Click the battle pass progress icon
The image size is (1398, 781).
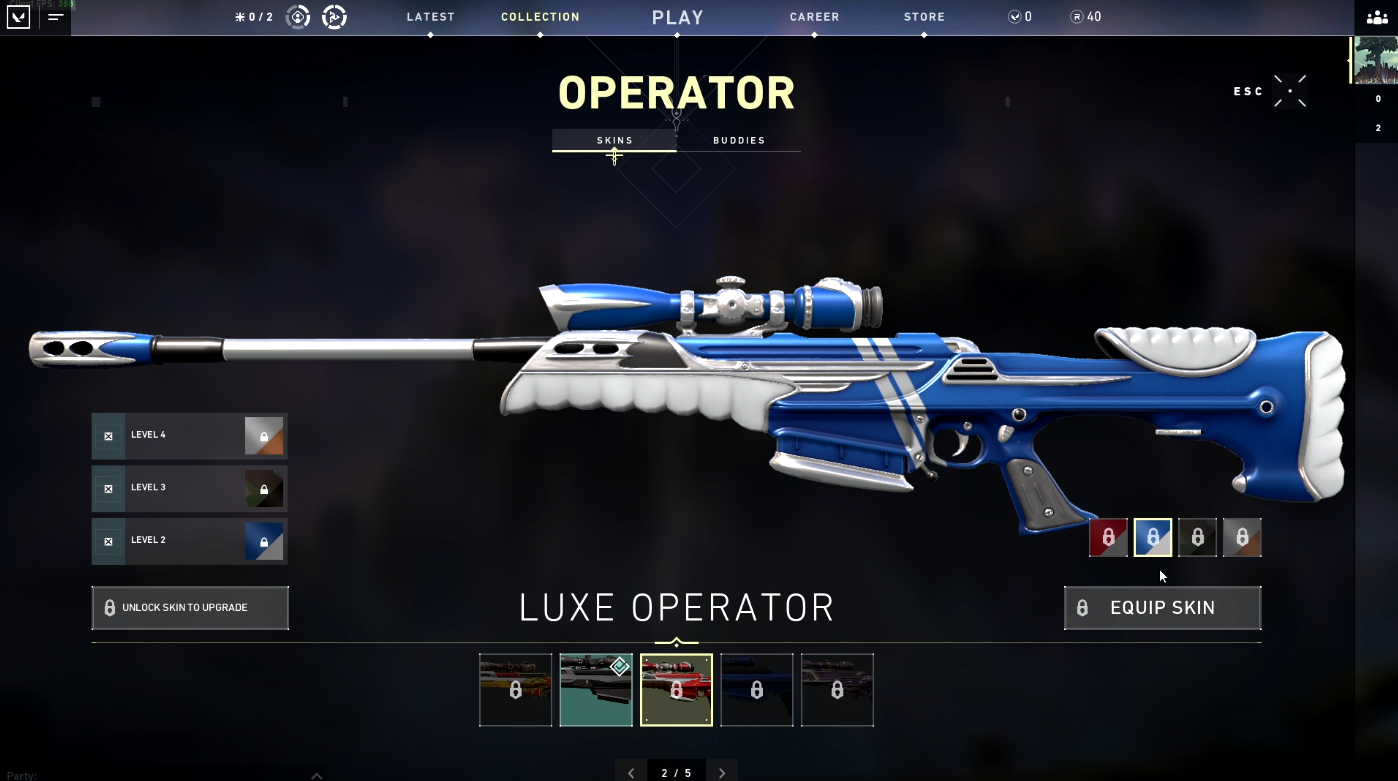pos(334,17)
